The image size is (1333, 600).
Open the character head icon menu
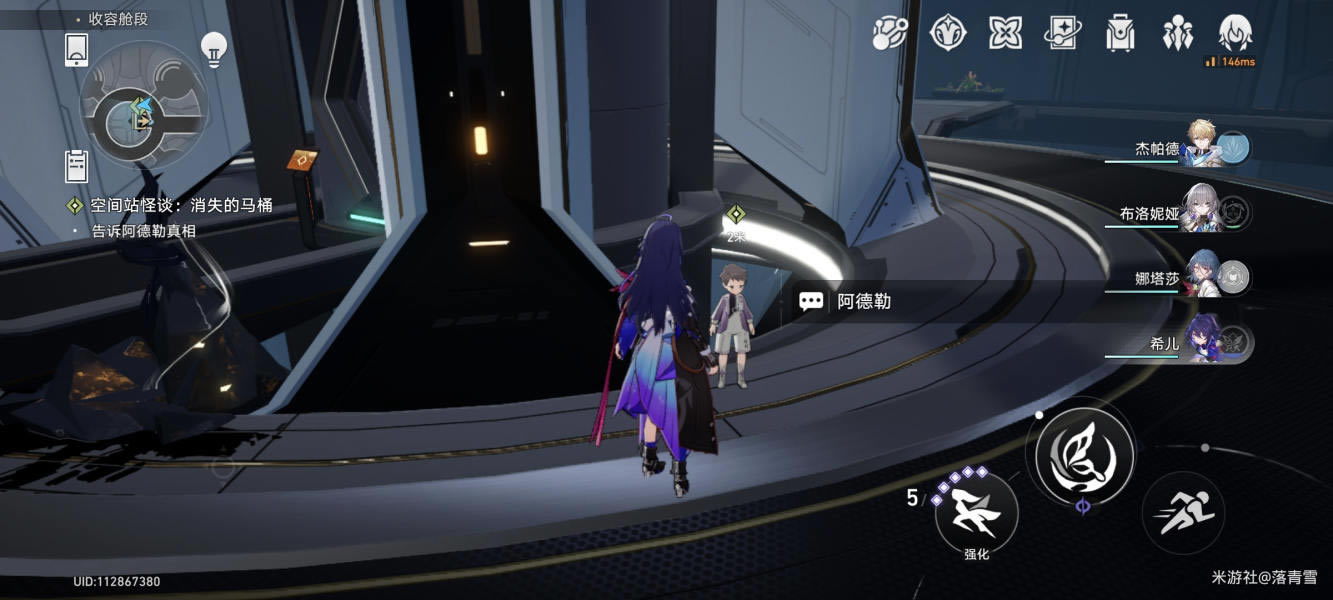tap(1237, 33)
